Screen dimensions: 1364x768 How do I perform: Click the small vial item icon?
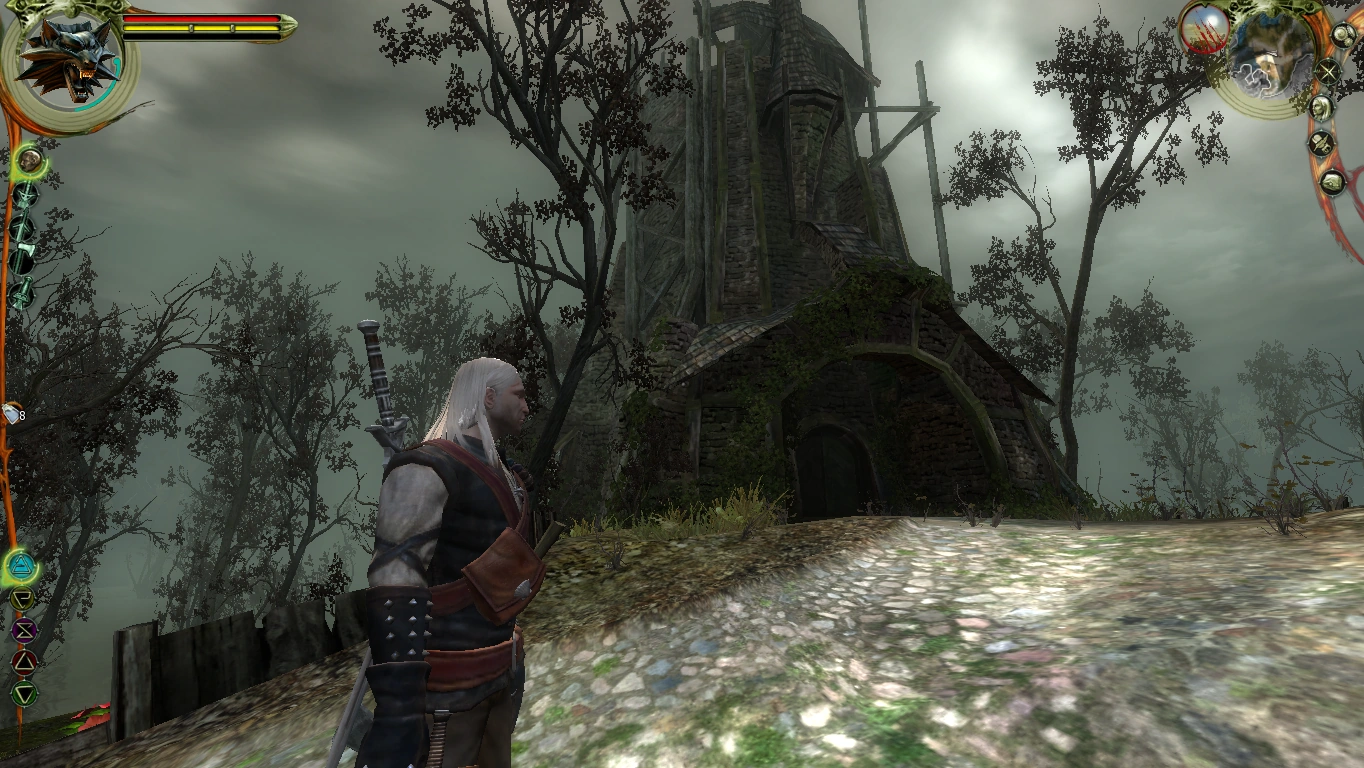11,414
